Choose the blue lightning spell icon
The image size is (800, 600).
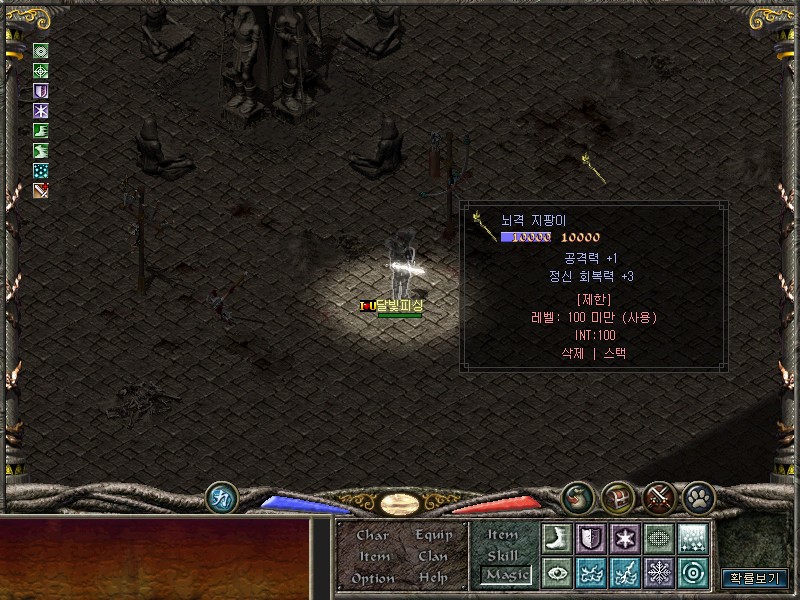pyautogui.click(x=625, y=572)
